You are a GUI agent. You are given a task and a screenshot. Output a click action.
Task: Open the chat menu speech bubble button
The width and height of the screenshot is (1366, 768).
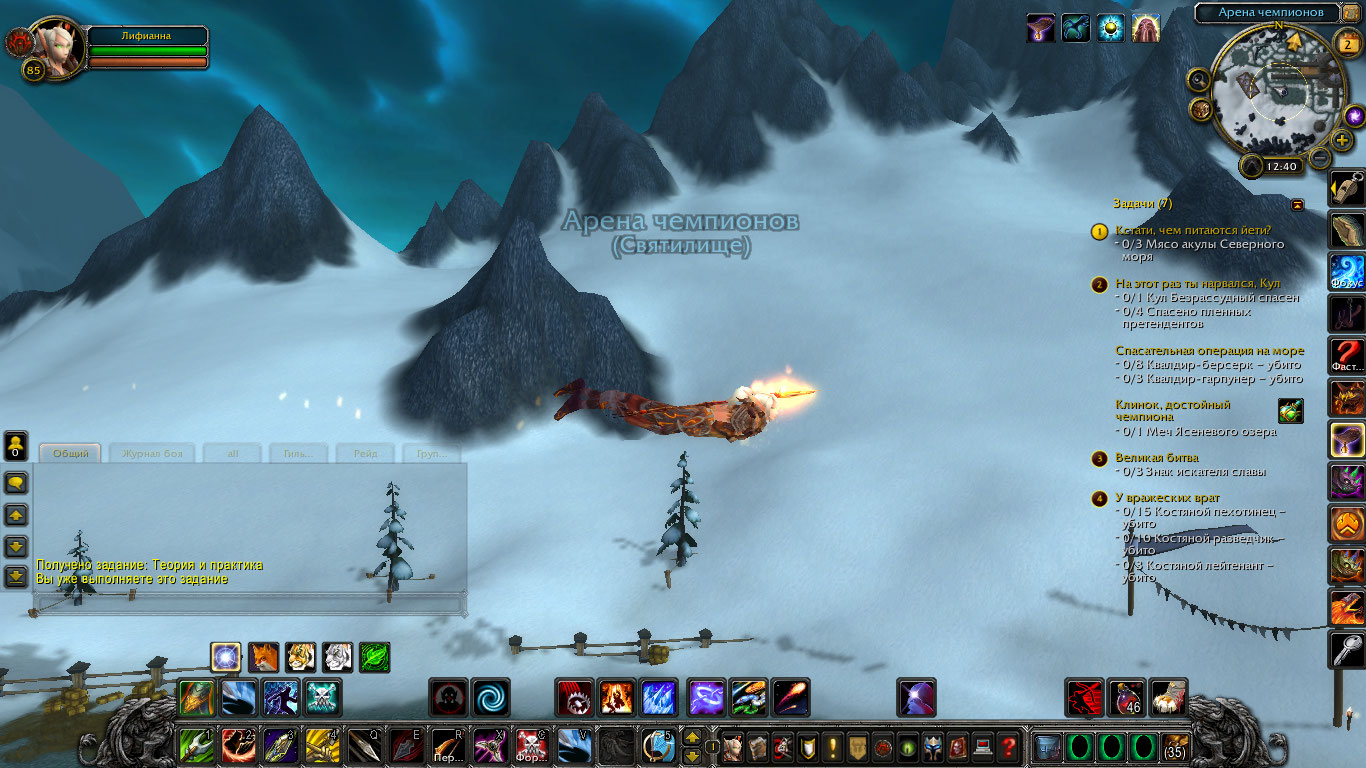pos(16,483)
